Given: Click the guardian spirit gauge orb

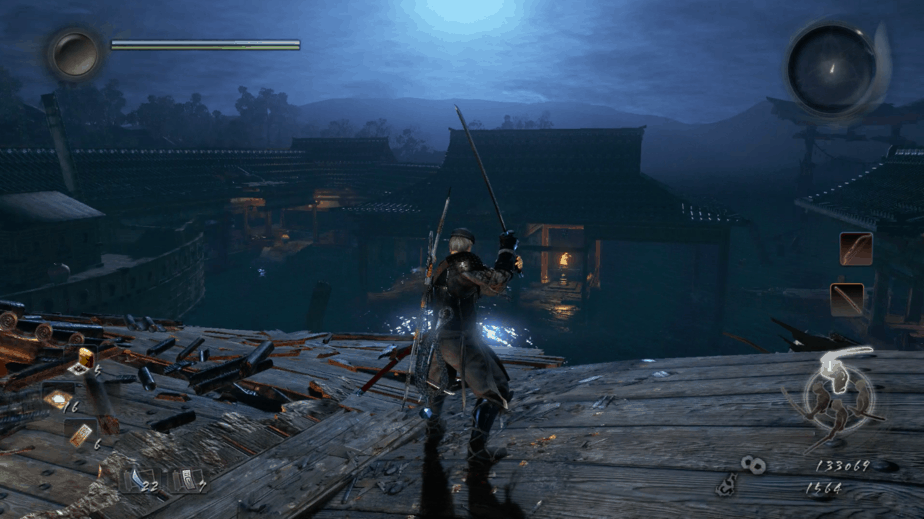Looking at the screenshot, I should click(x=75, y=53).
